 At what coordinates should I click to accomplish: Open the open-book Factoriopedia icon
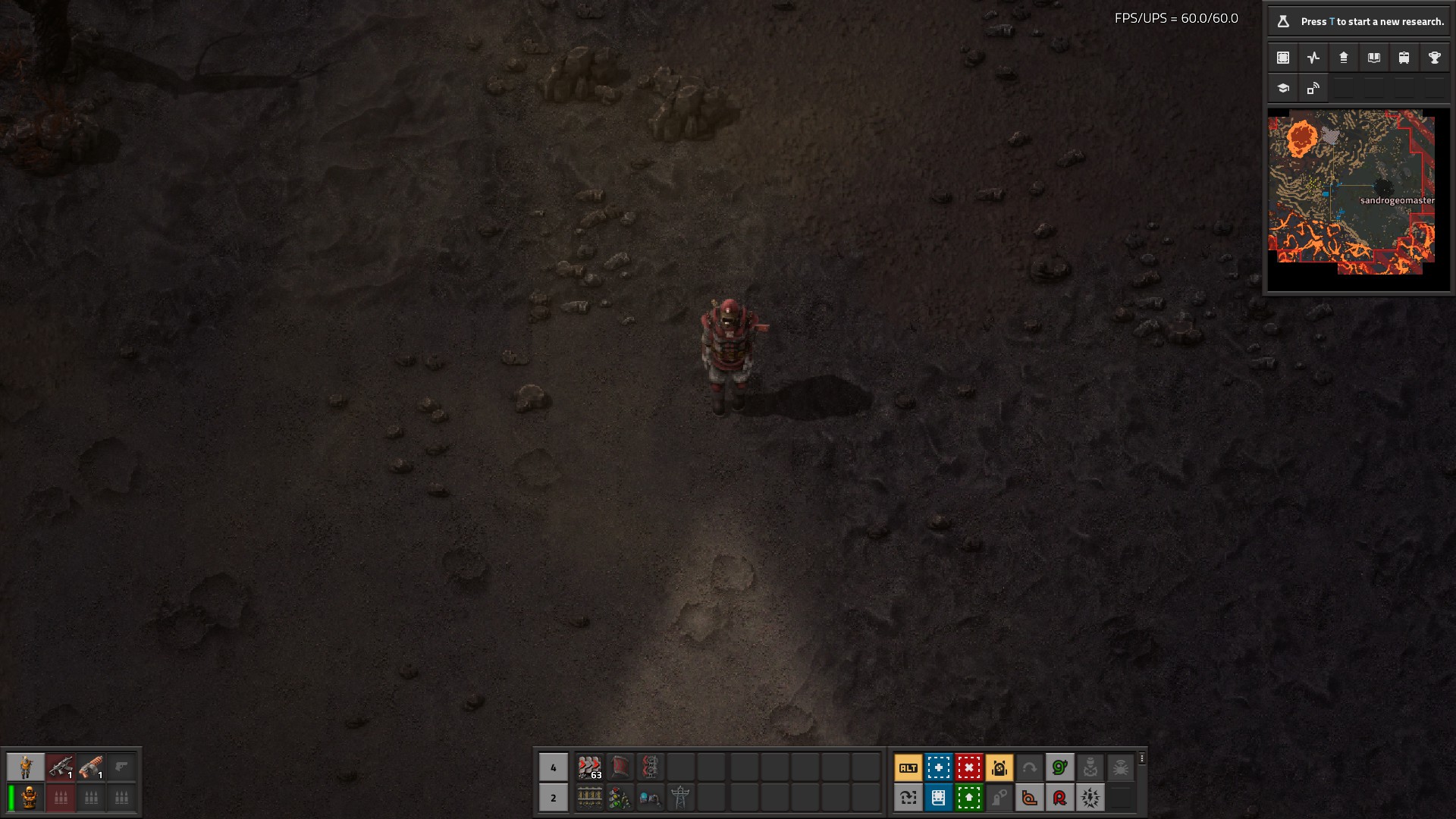[1373, 58]
